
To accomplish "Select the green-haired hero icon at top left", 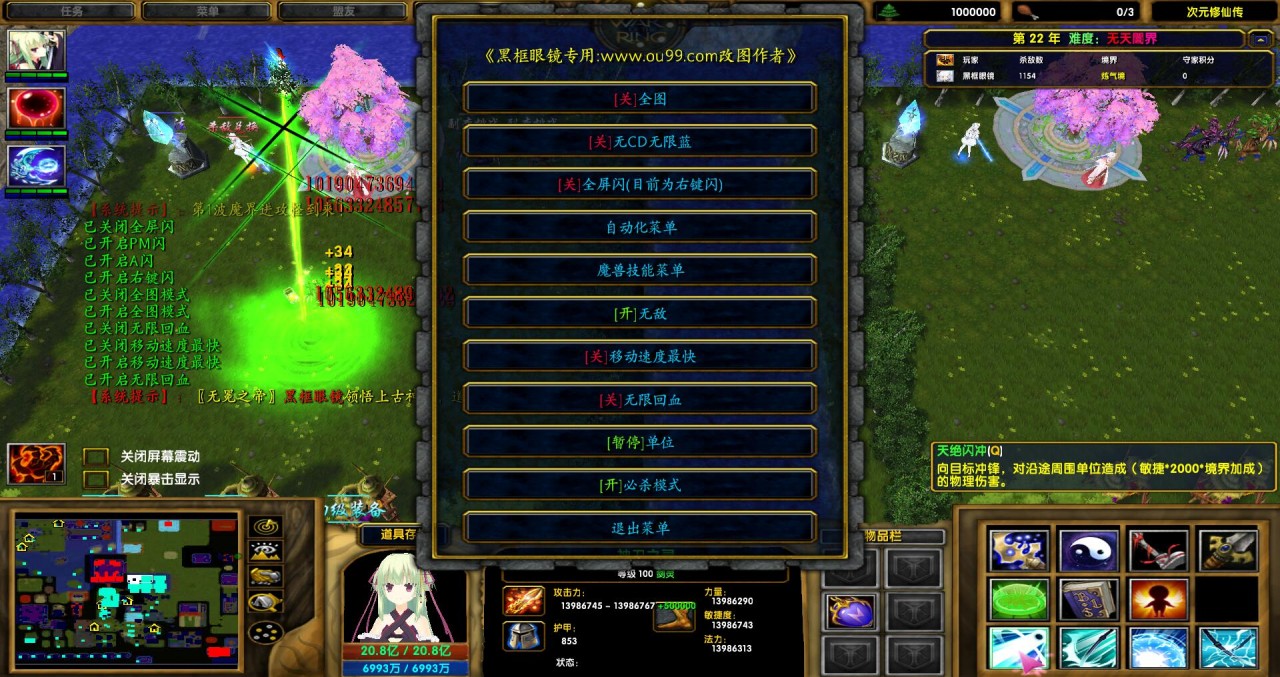I will pos(37,50).
